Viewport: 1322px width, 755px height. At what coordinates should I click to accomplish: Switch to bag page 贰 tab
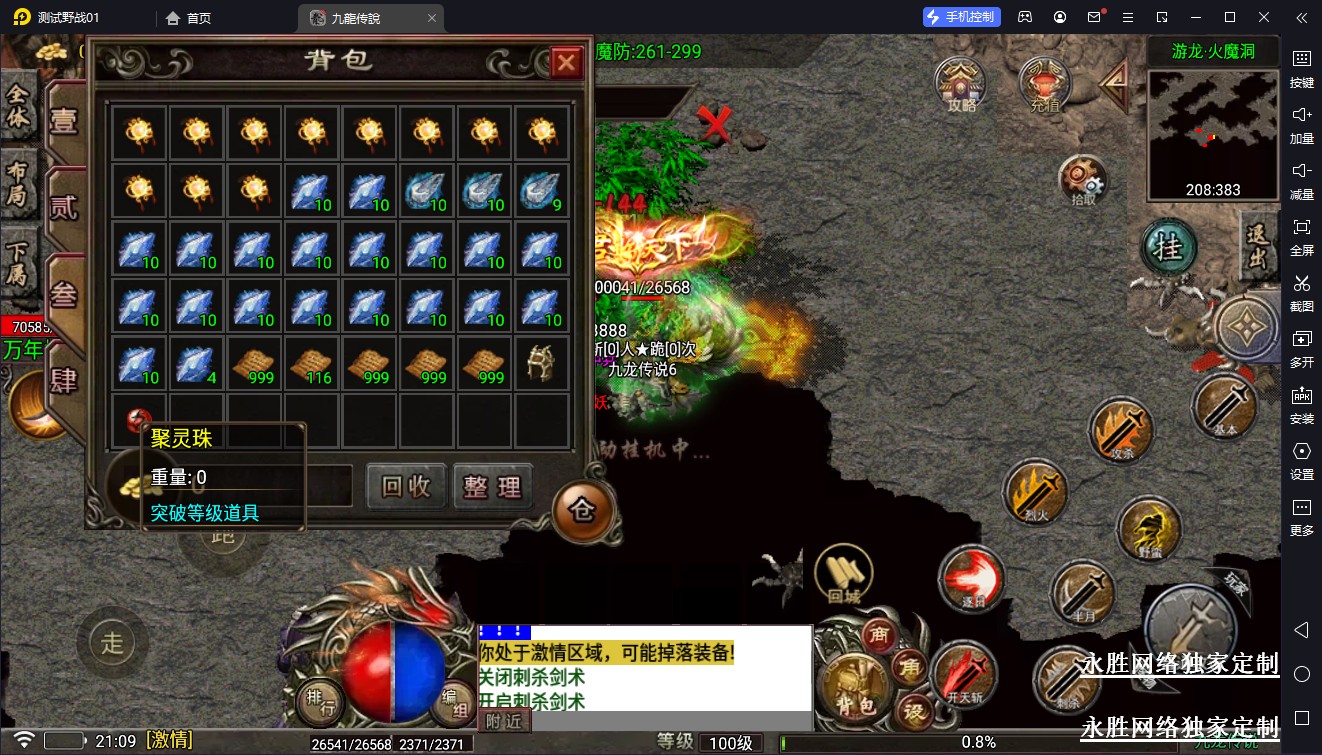[64, 207]
